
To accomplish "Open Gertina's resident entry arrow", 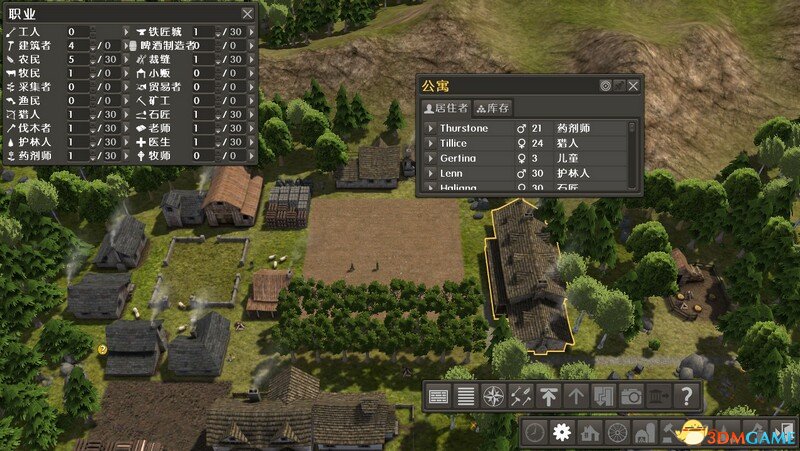I will [430, 159].
